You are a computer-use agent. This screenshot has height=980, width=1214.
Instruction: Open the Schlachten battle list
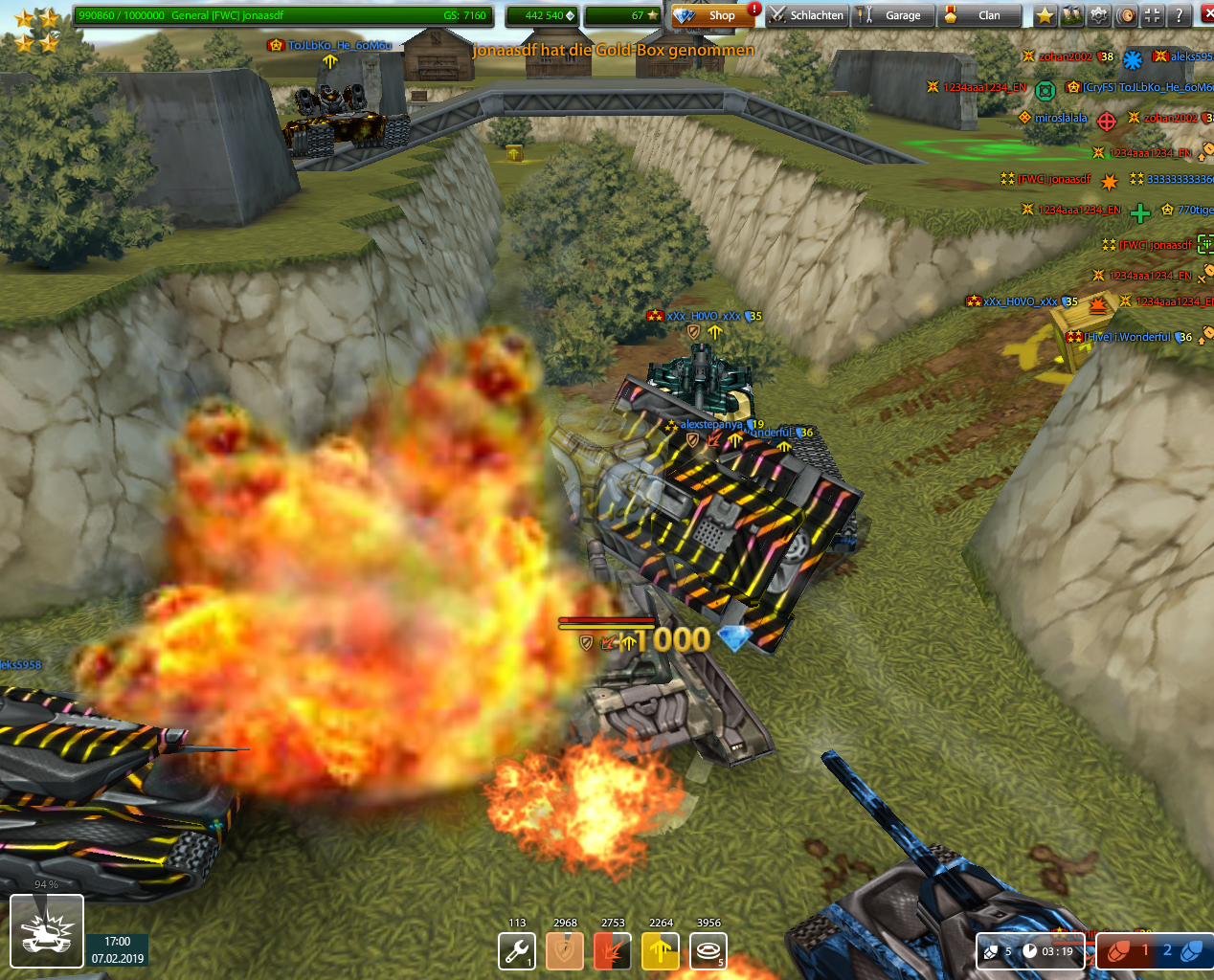[x=806, y=15]
